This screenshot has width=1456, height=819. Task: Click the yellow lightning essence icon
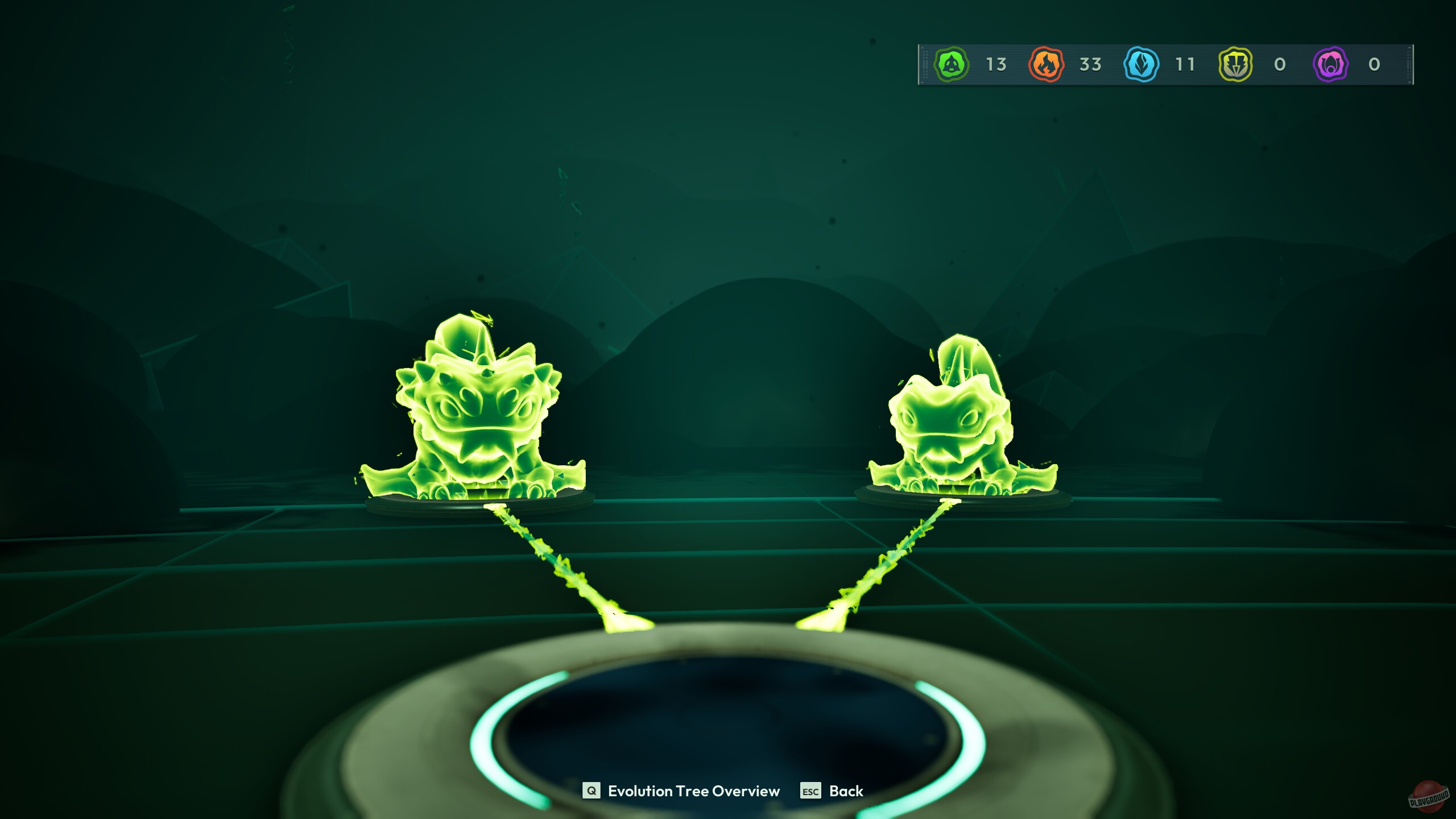[x=1235, y=64]
